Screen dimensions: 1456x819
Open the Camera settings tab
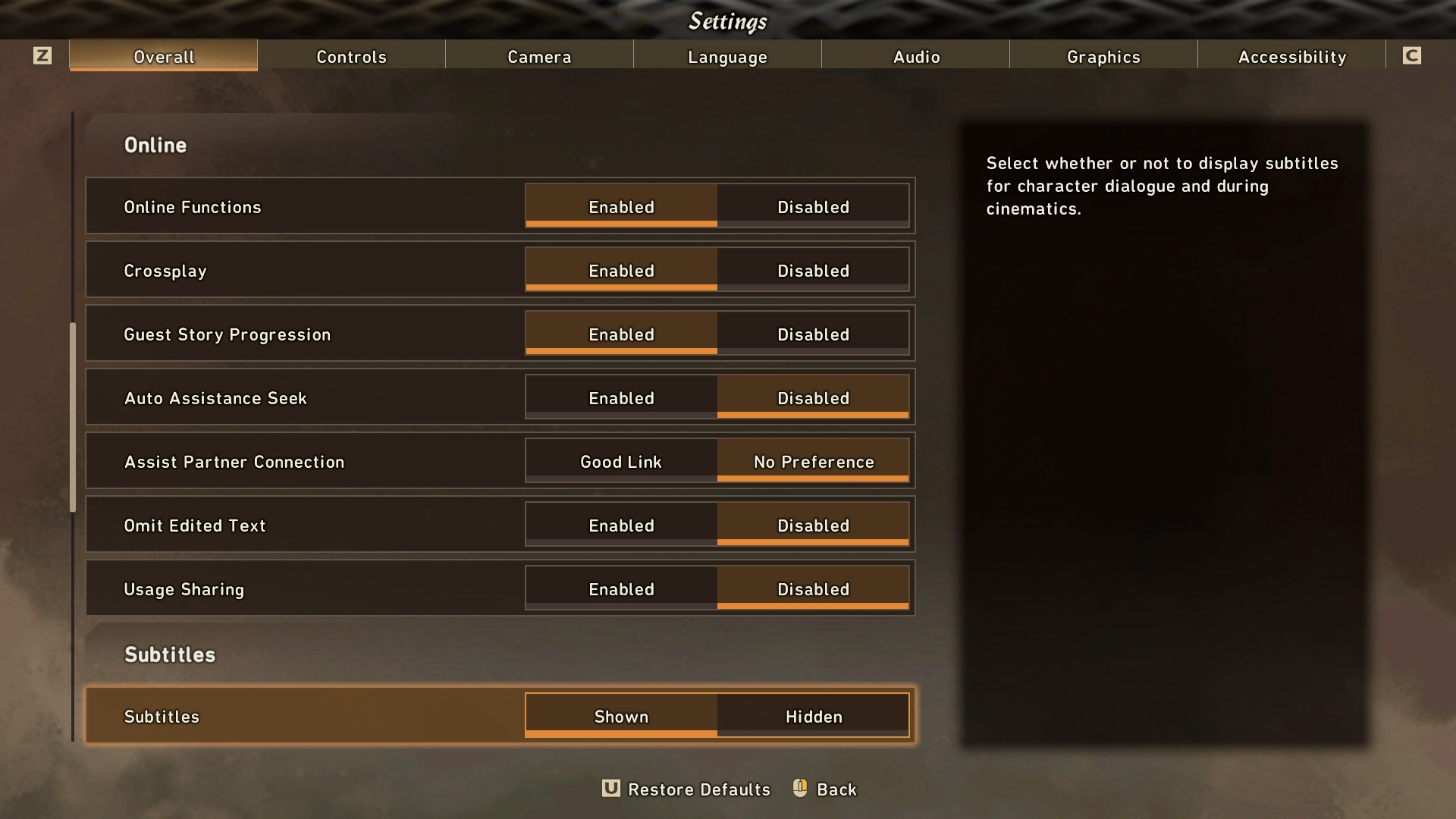click(x=538, y=56)
